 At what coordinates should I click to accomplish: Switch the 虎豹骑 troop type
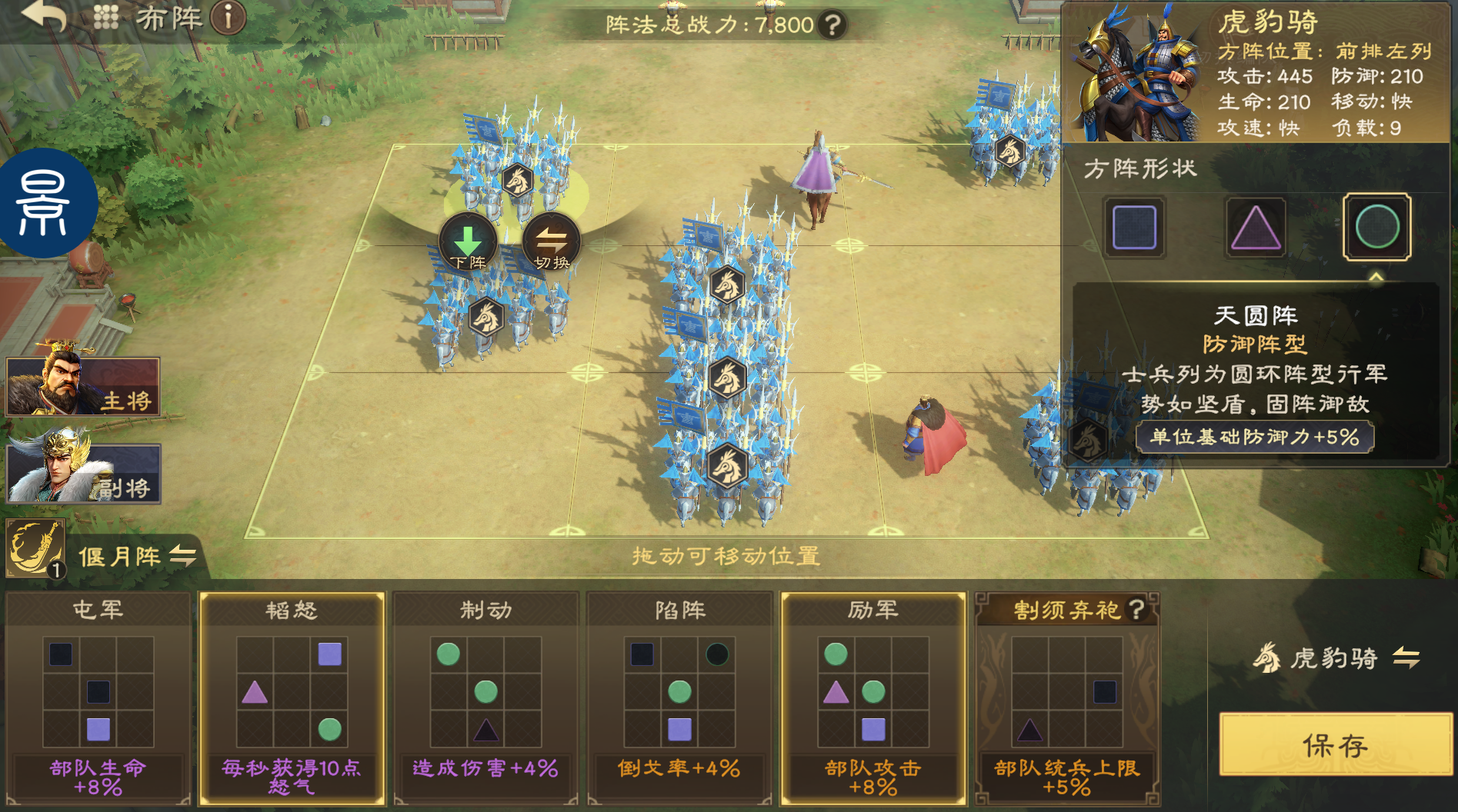pyautogui.click(x=1406, y=657)
